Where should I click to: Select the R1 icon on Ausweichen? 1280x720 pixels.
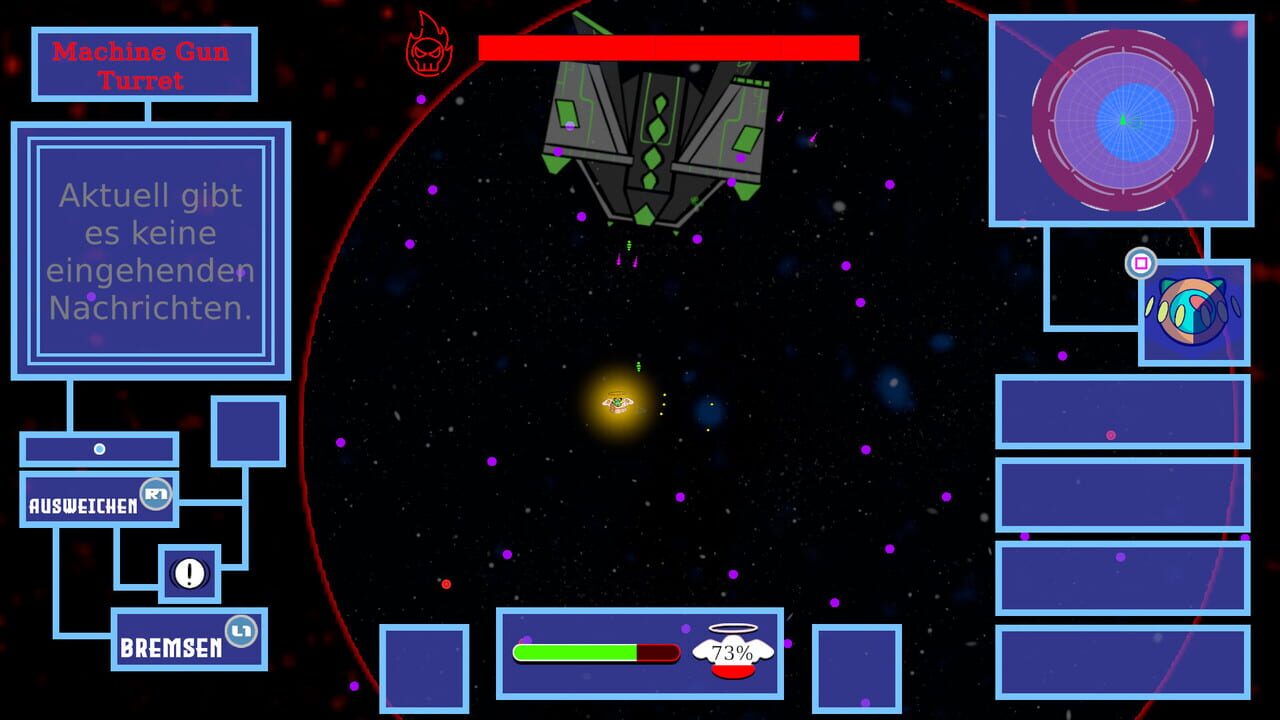coord(157,495)
